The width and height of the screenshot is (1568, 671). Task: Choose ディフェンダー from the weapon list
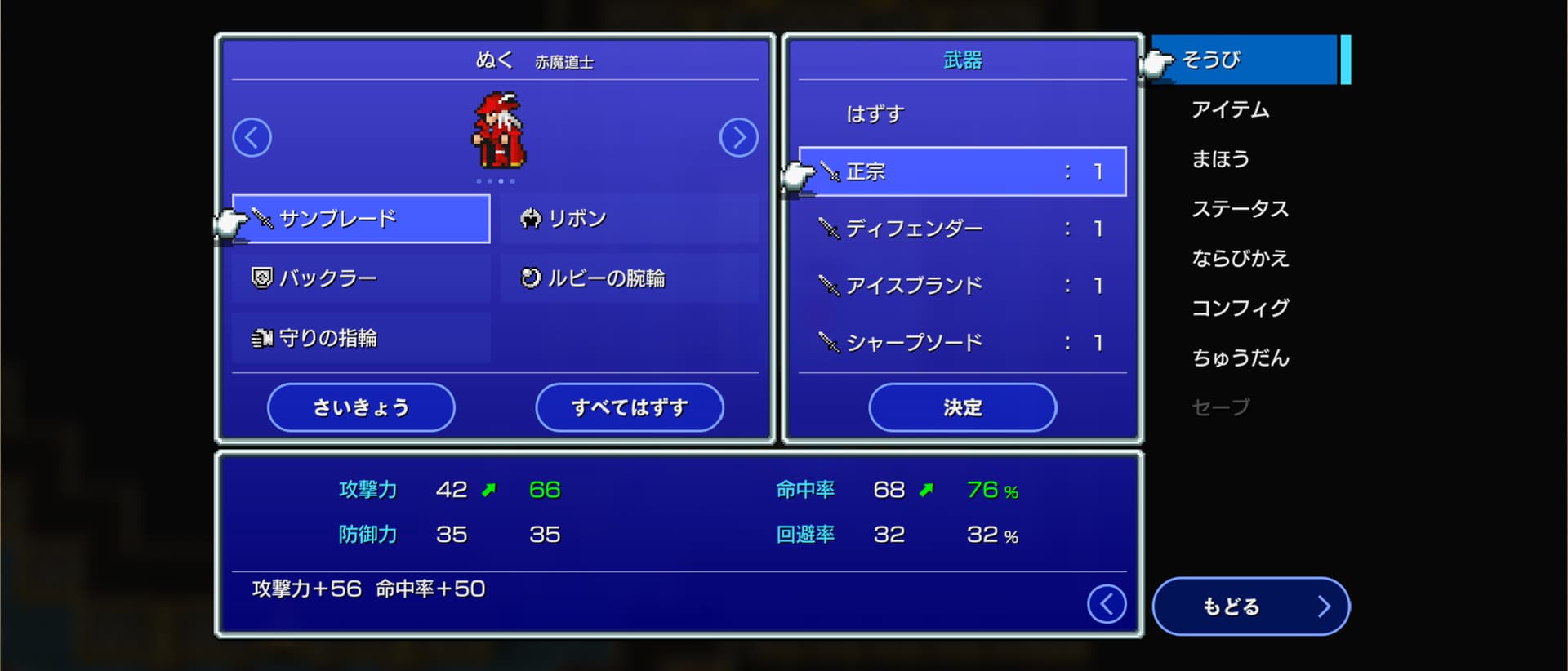pos(962,229)
